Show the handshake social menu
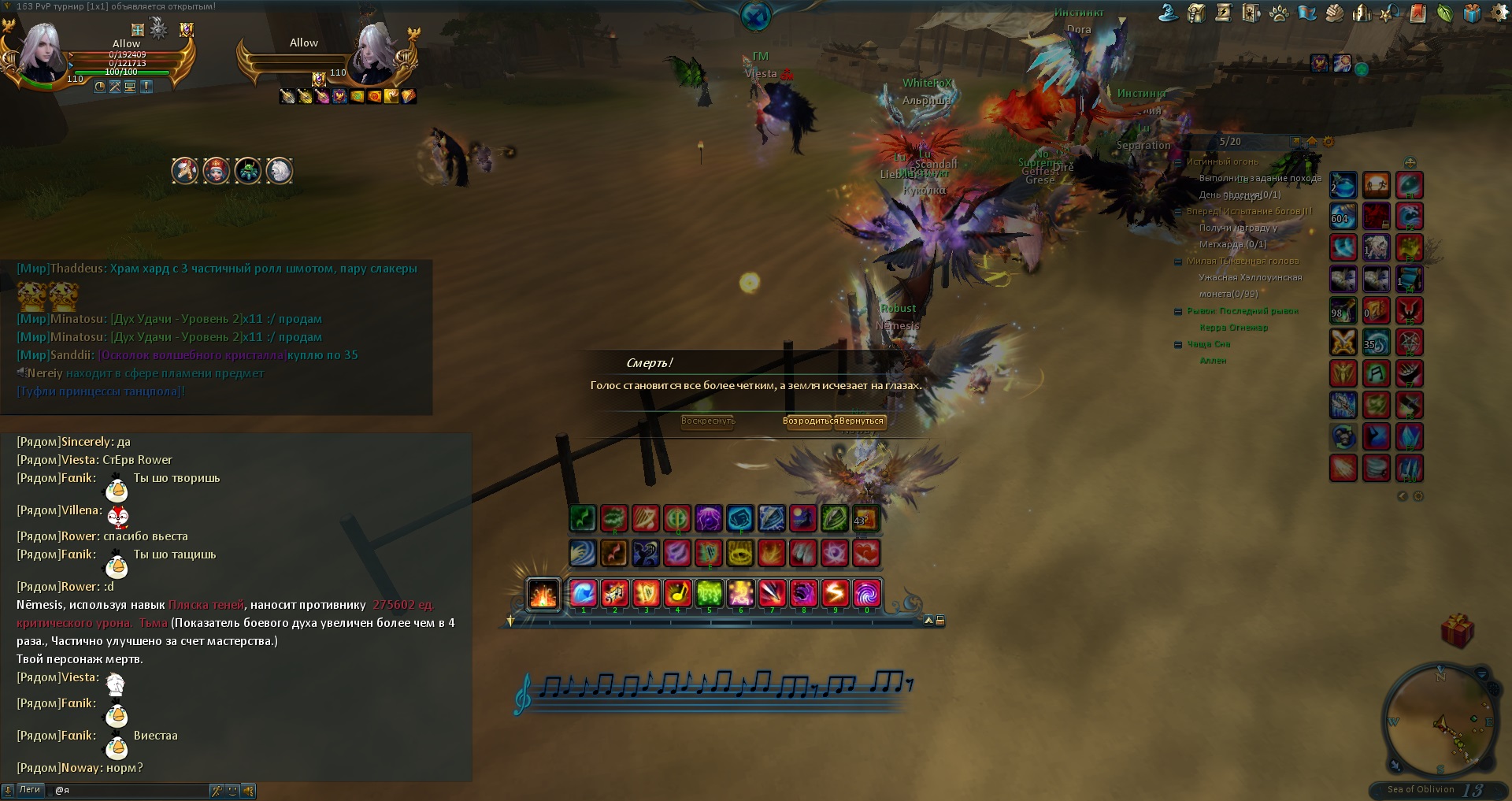1512x801 pixels. [1334, 13]
